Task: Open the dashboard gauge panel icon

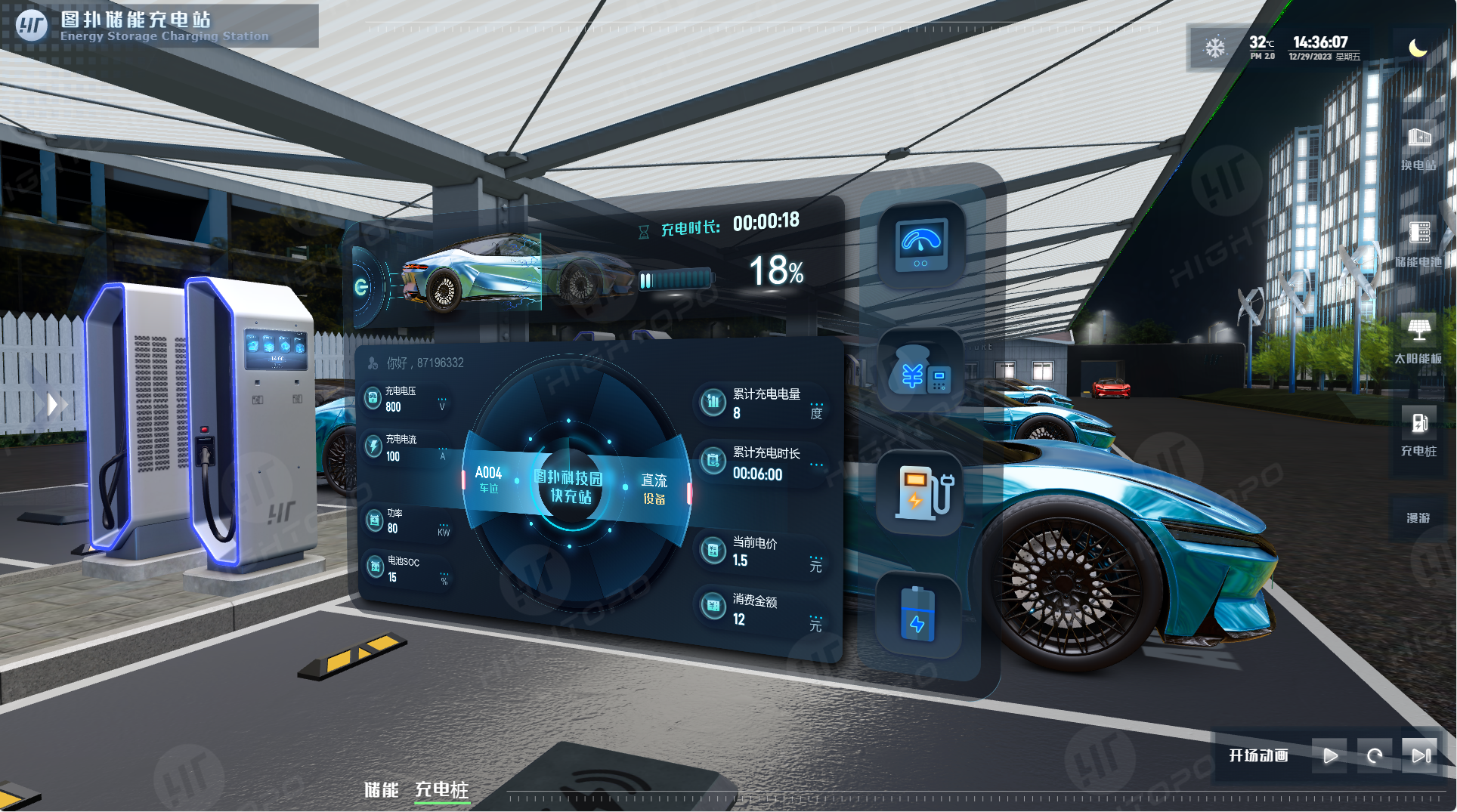Action: pyautogui.click(x=921, y=245)
